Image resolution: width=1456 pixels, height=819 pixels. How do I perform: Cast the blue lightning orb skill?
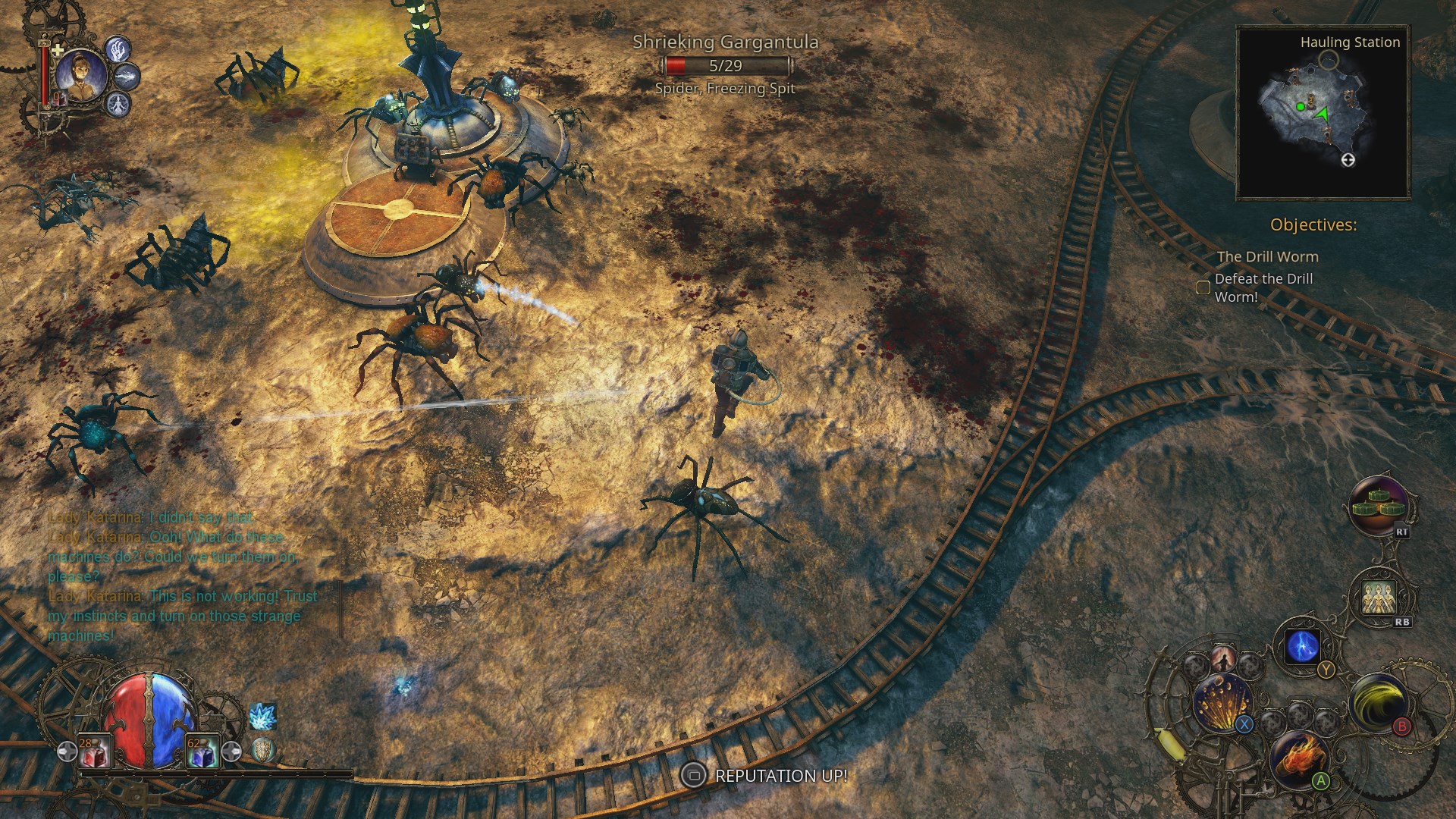1304,647
